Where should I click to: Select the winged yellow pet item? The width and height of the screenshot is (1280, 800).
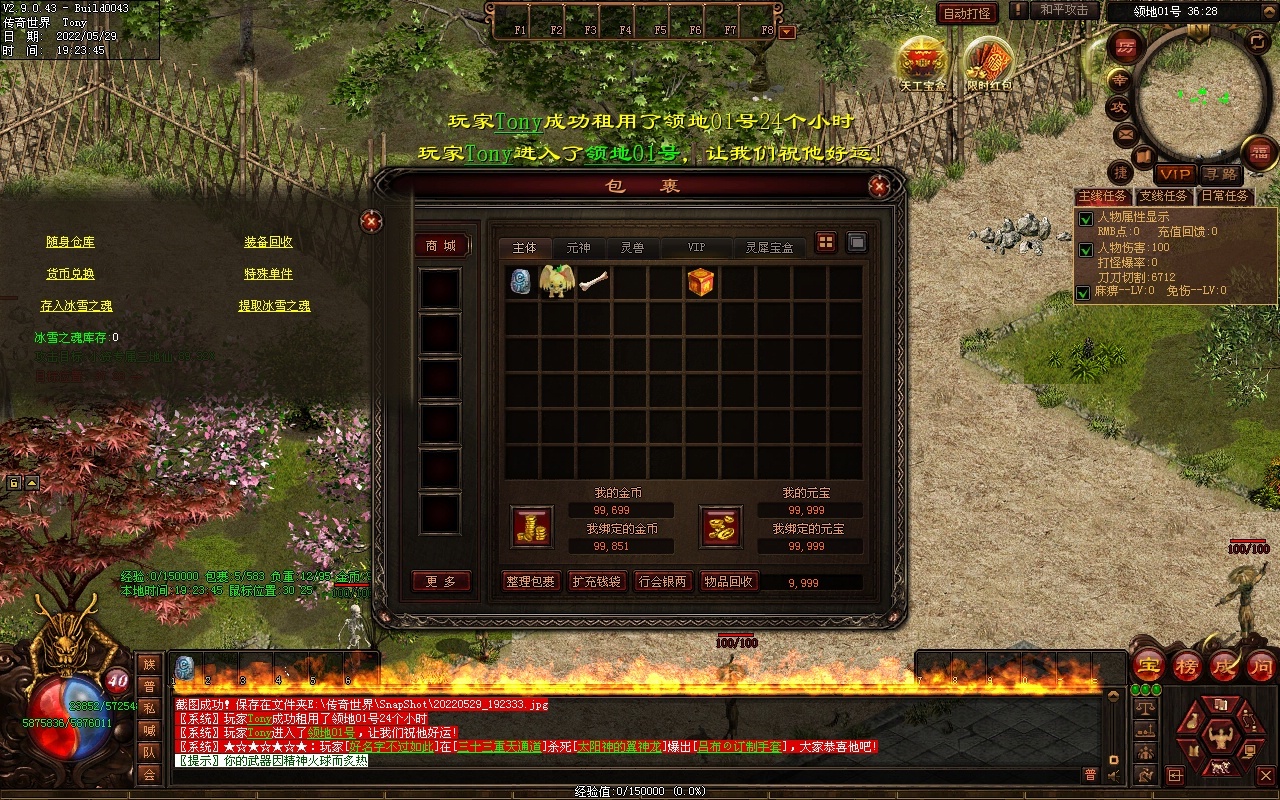point(556,282)
